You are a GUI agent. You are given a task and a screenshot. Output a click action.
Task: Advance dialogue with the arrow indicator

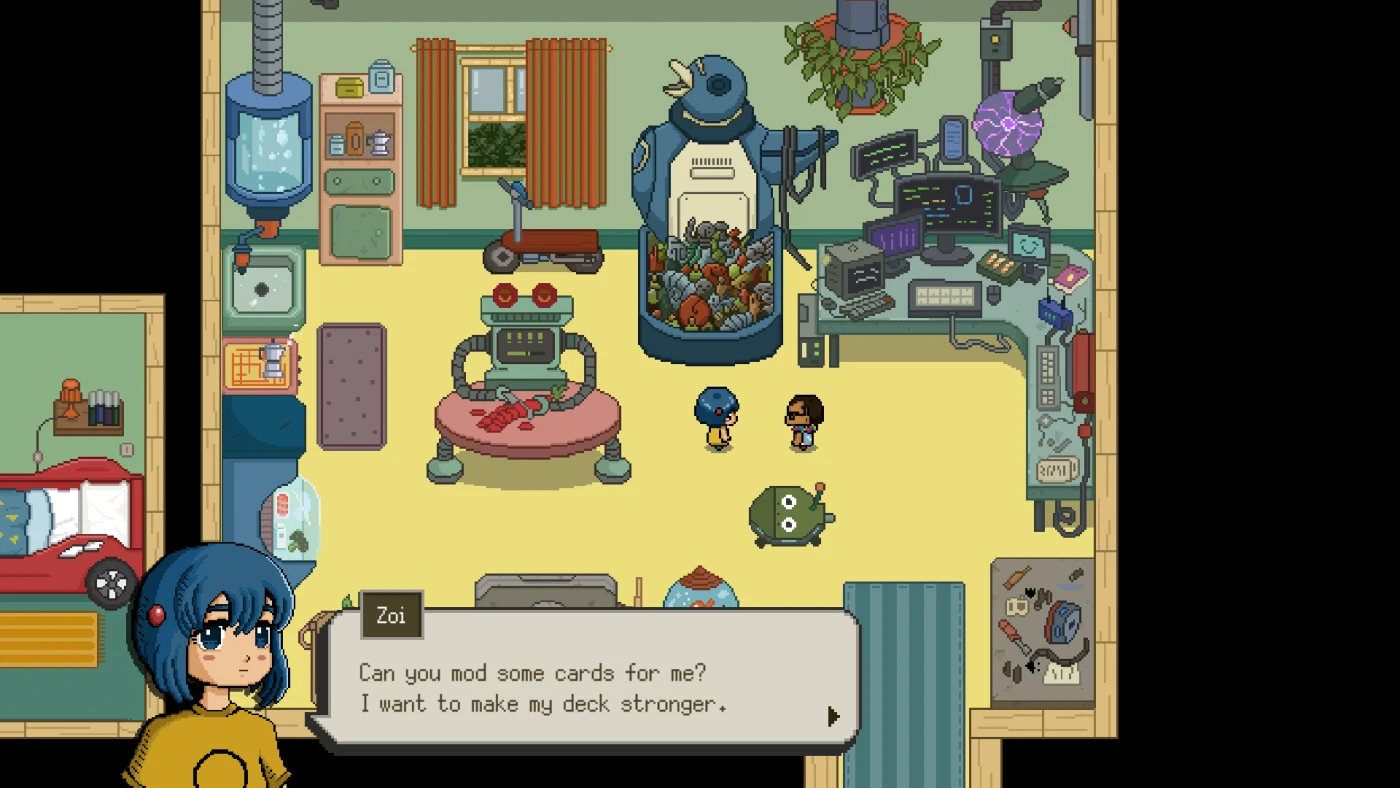tap(833, 716)
